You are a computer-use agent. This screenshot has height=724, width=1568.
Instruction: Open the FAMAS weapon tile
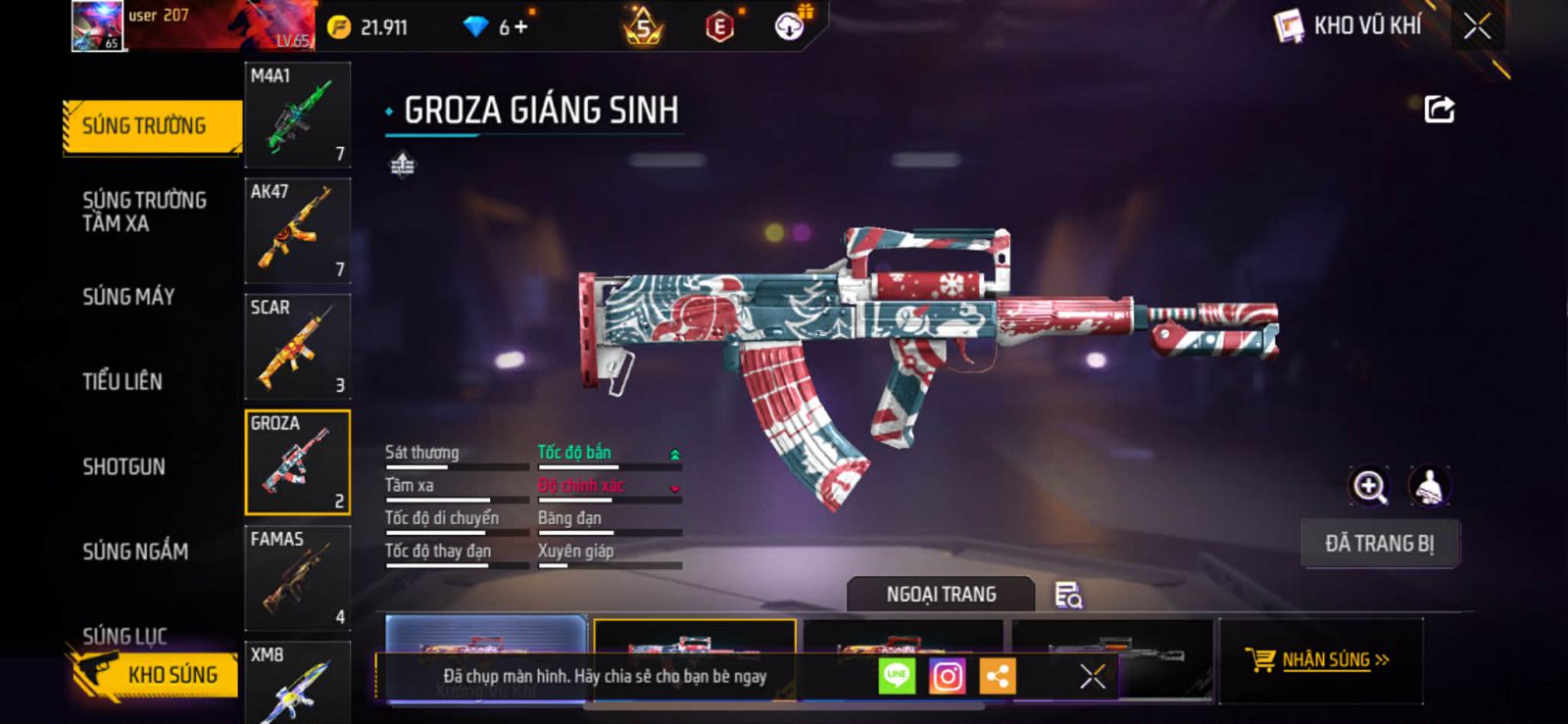(297, 578)
